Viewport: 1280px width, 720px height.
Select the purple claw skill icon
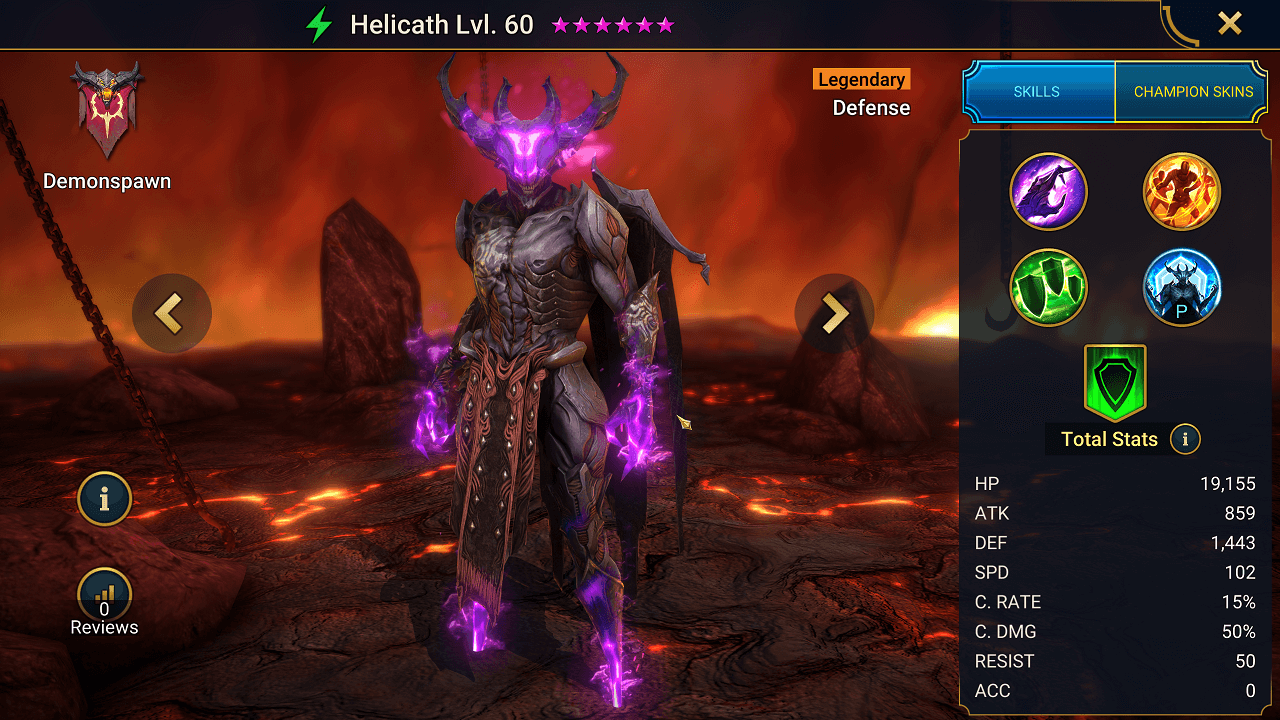(1048, 190)
